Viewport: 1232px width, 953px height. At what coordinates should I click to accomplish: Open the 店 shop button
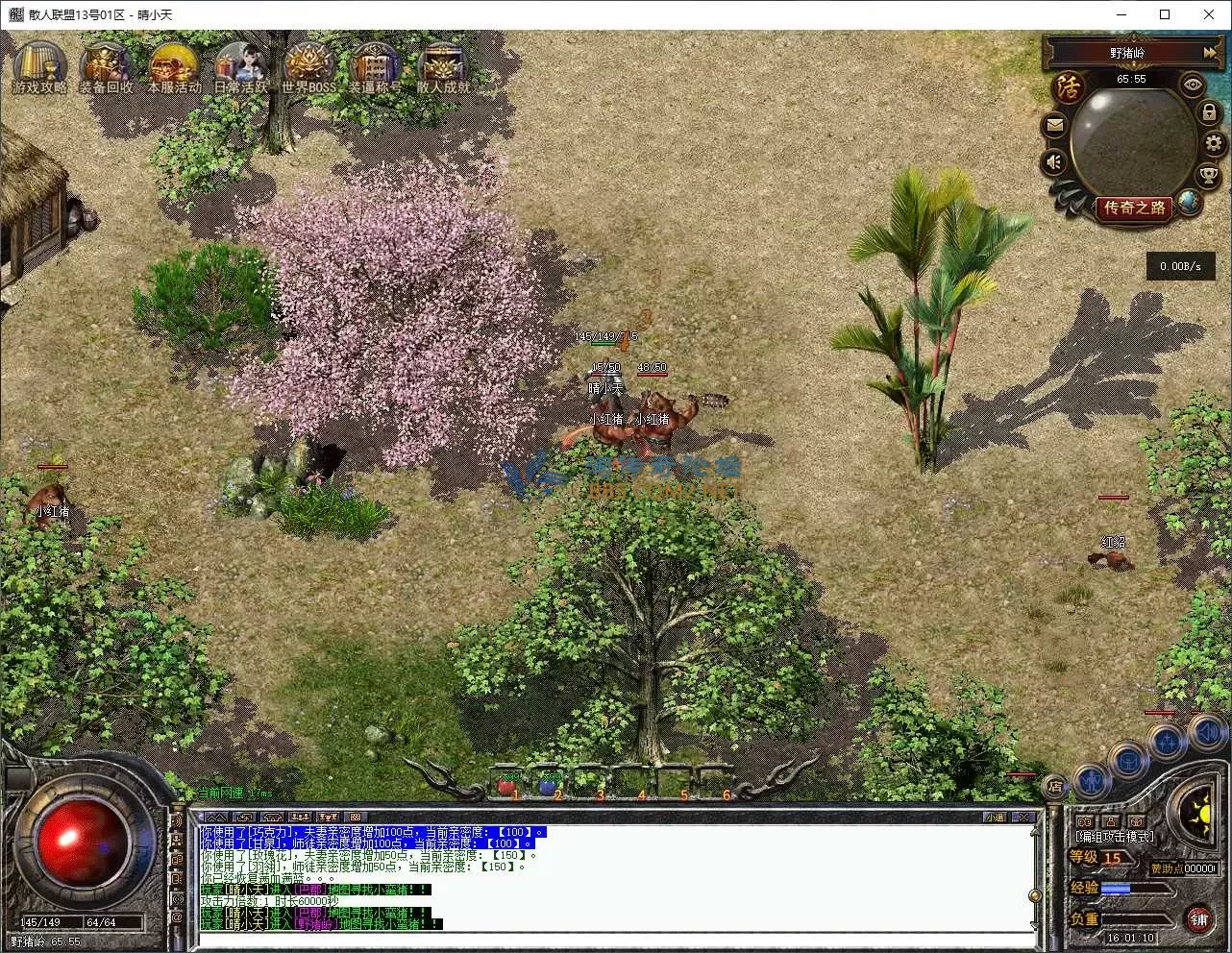click(x=1055, y=786)
